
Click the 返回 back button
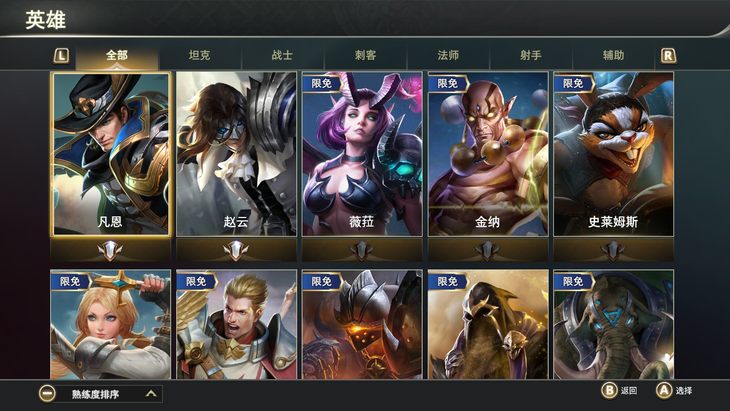(619, 391)
